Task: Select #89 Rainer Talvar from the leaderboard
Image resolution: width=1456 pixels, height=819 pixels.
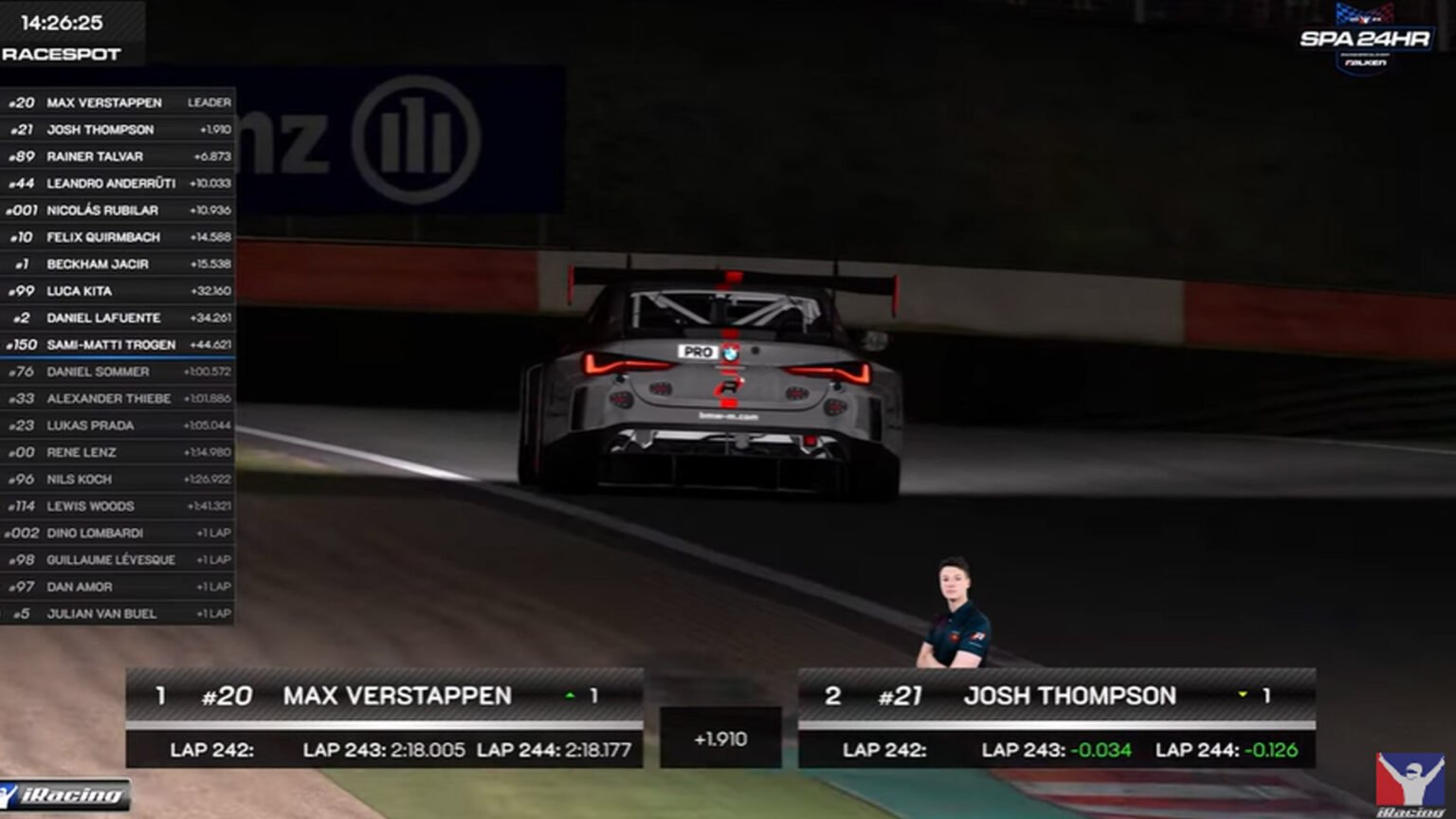Action: (117, 156)
